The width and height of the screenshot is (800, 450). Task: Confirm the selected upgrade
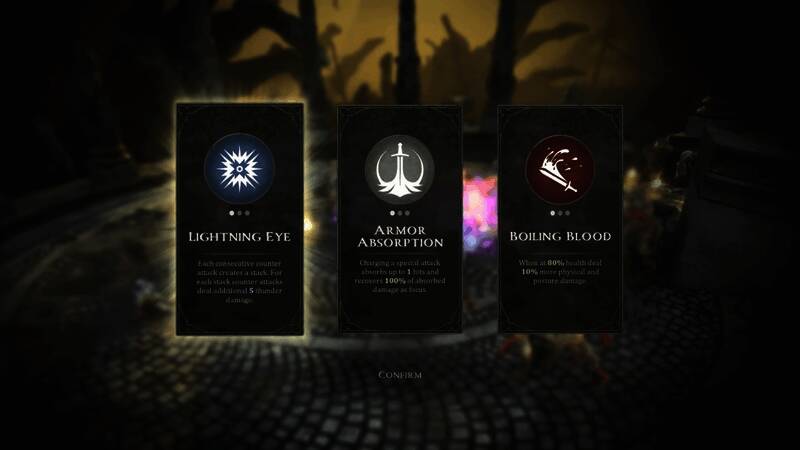pos(400,374)
